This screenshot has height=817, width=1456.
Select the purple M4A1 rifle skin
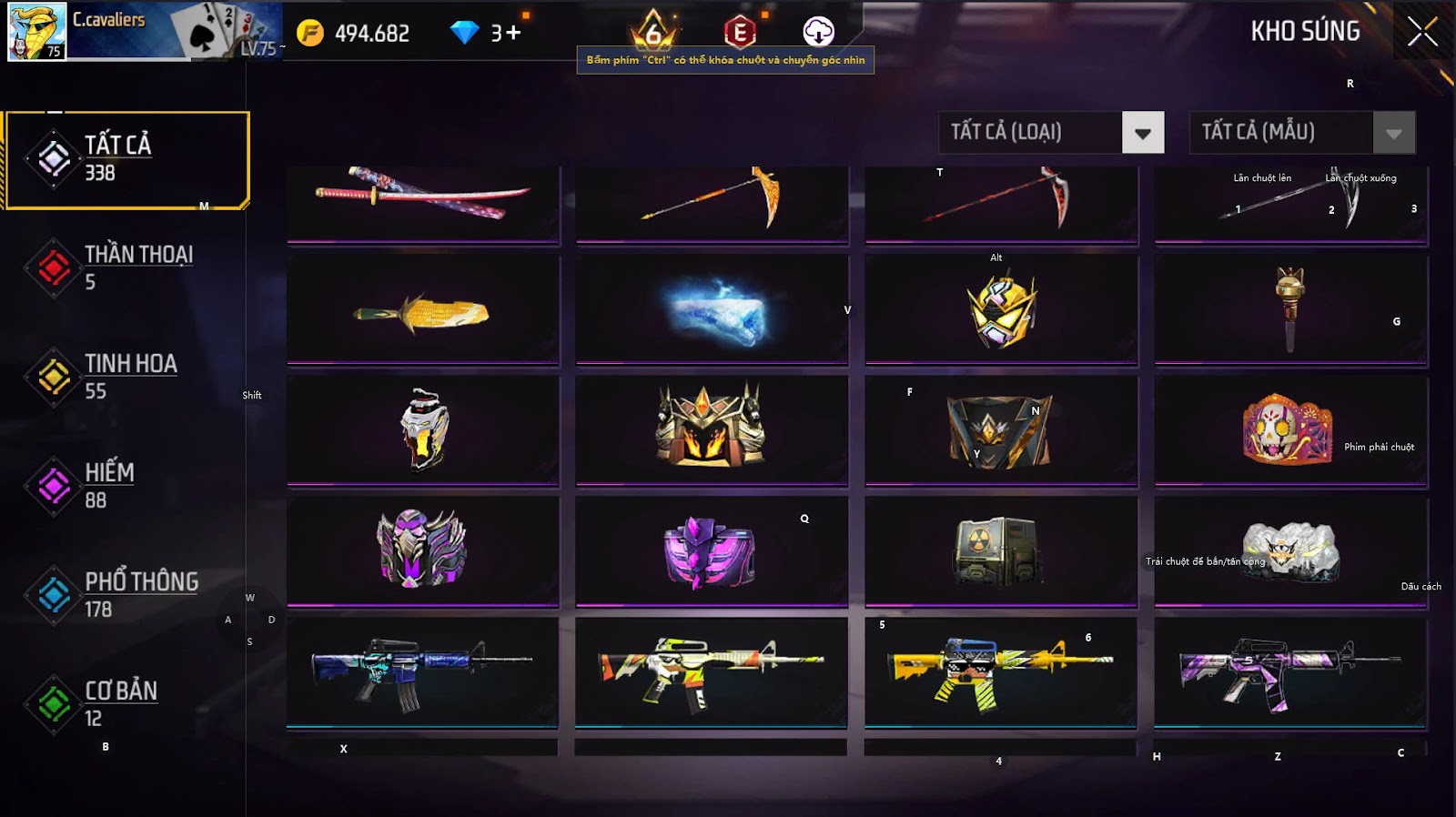[1290, 671]
